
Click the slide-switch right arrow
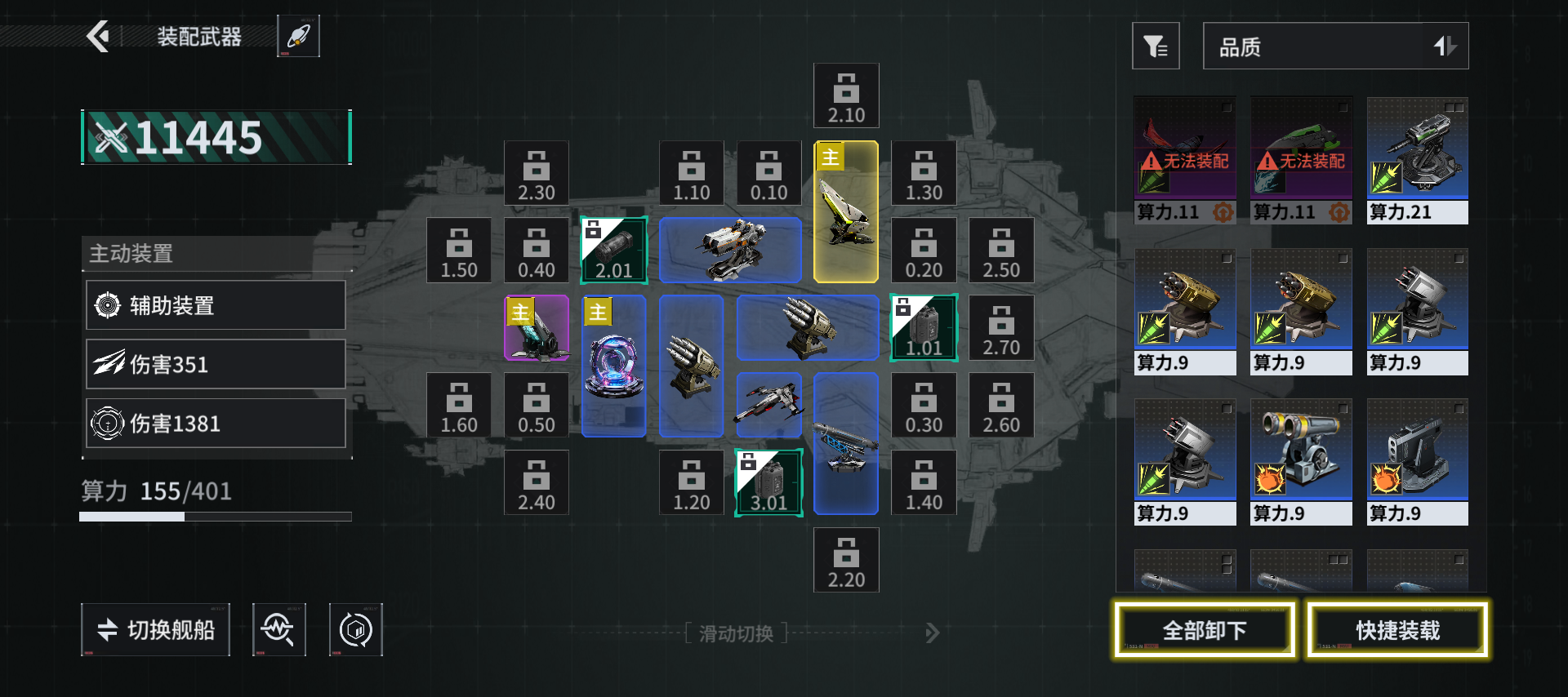tap(933, 633)
